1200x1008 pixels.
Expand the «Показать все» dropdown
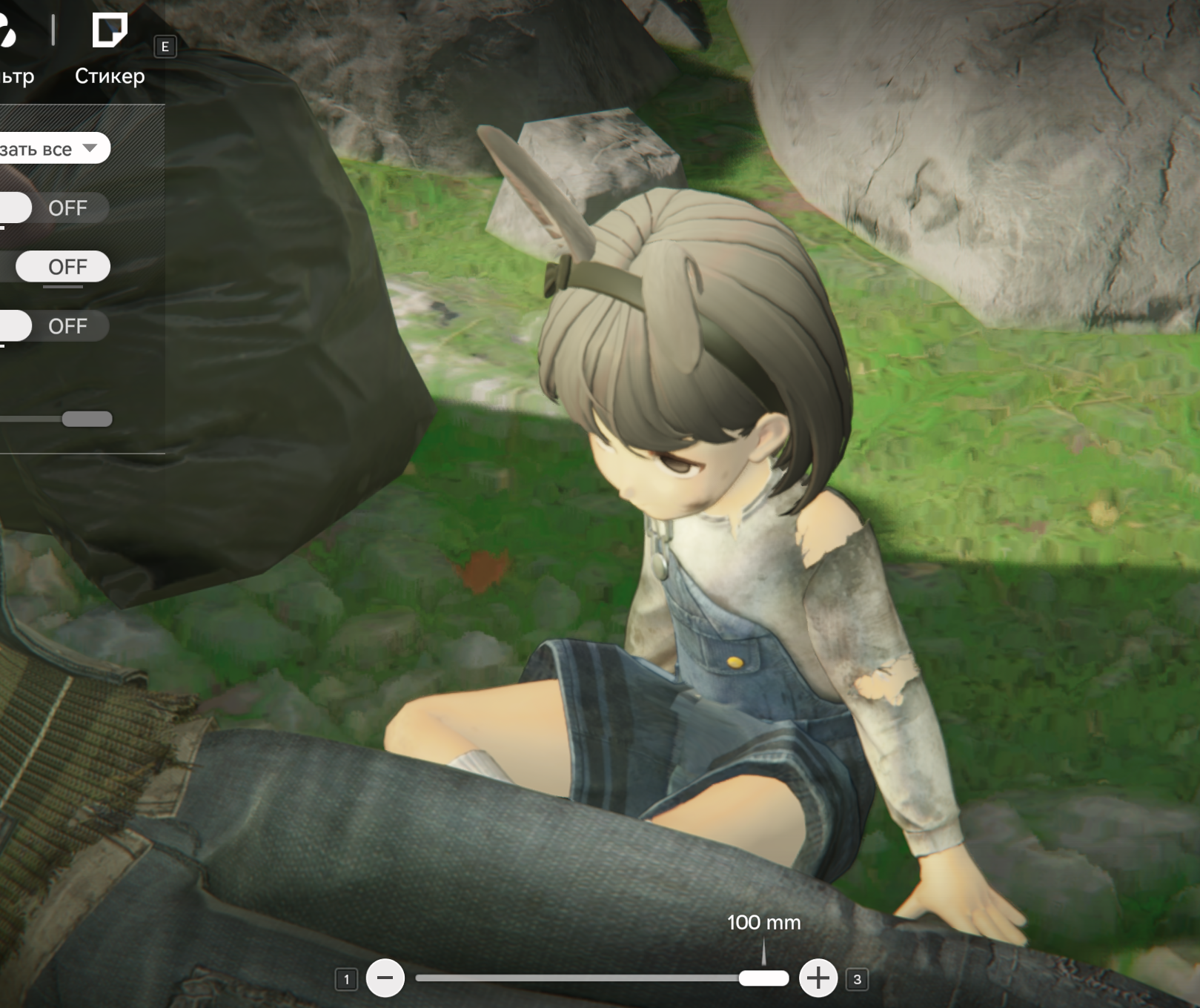[52, 148]
